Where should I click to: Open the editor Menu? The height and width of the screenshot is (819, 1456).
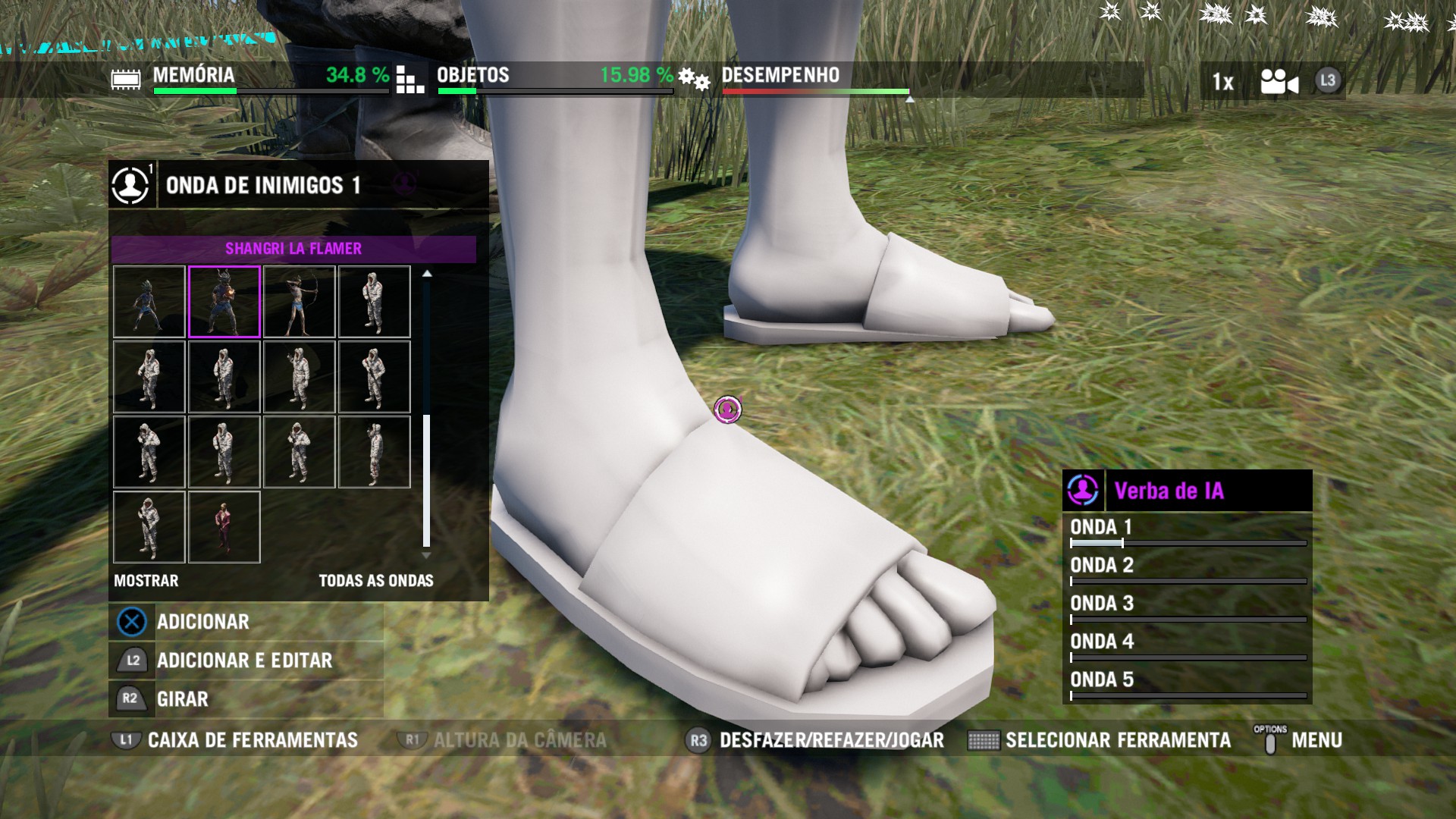point(1316,740)
